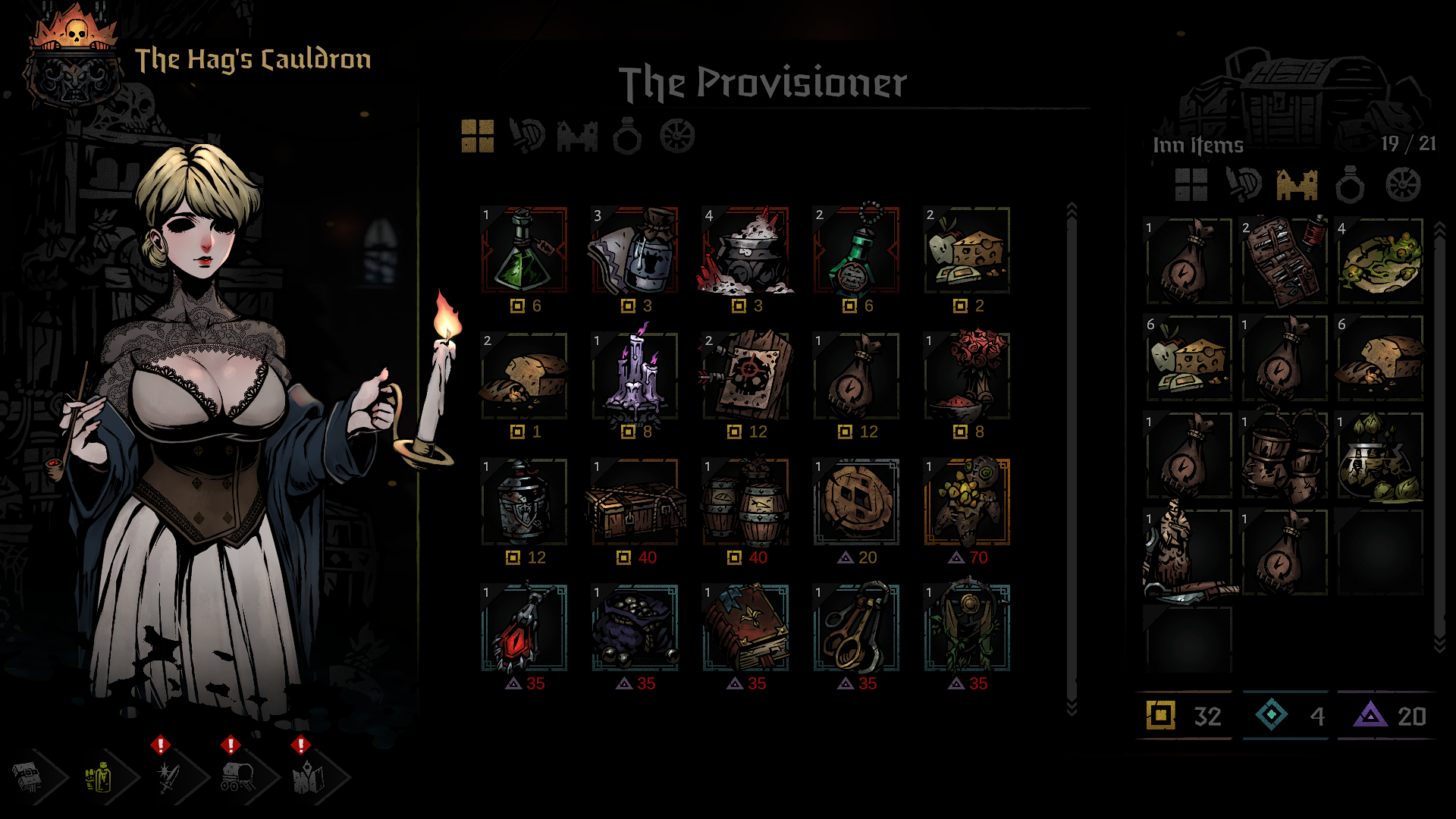The height and width of the screenshot is (819, 1456).
Task: Select the straw doll item costing 70
Action: 967,502
